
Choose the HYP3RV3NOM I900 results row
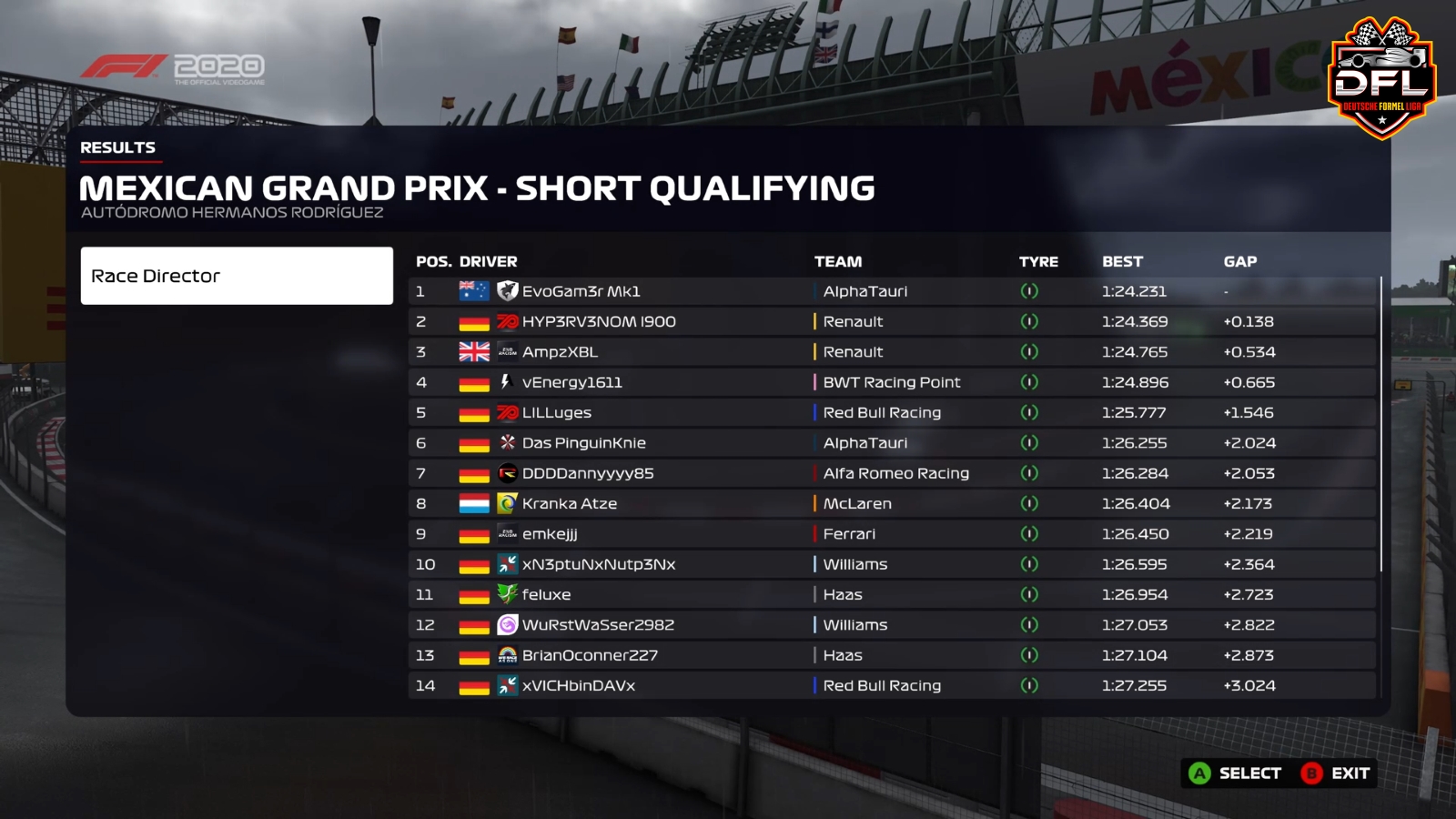point(598,321)
